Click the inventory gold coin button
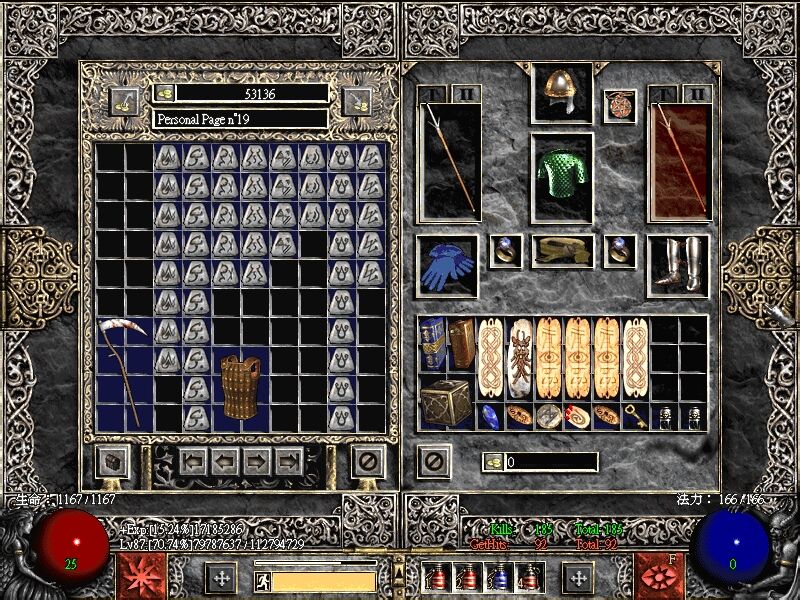The width and height of the screenshot is (800, 600). 492,461
